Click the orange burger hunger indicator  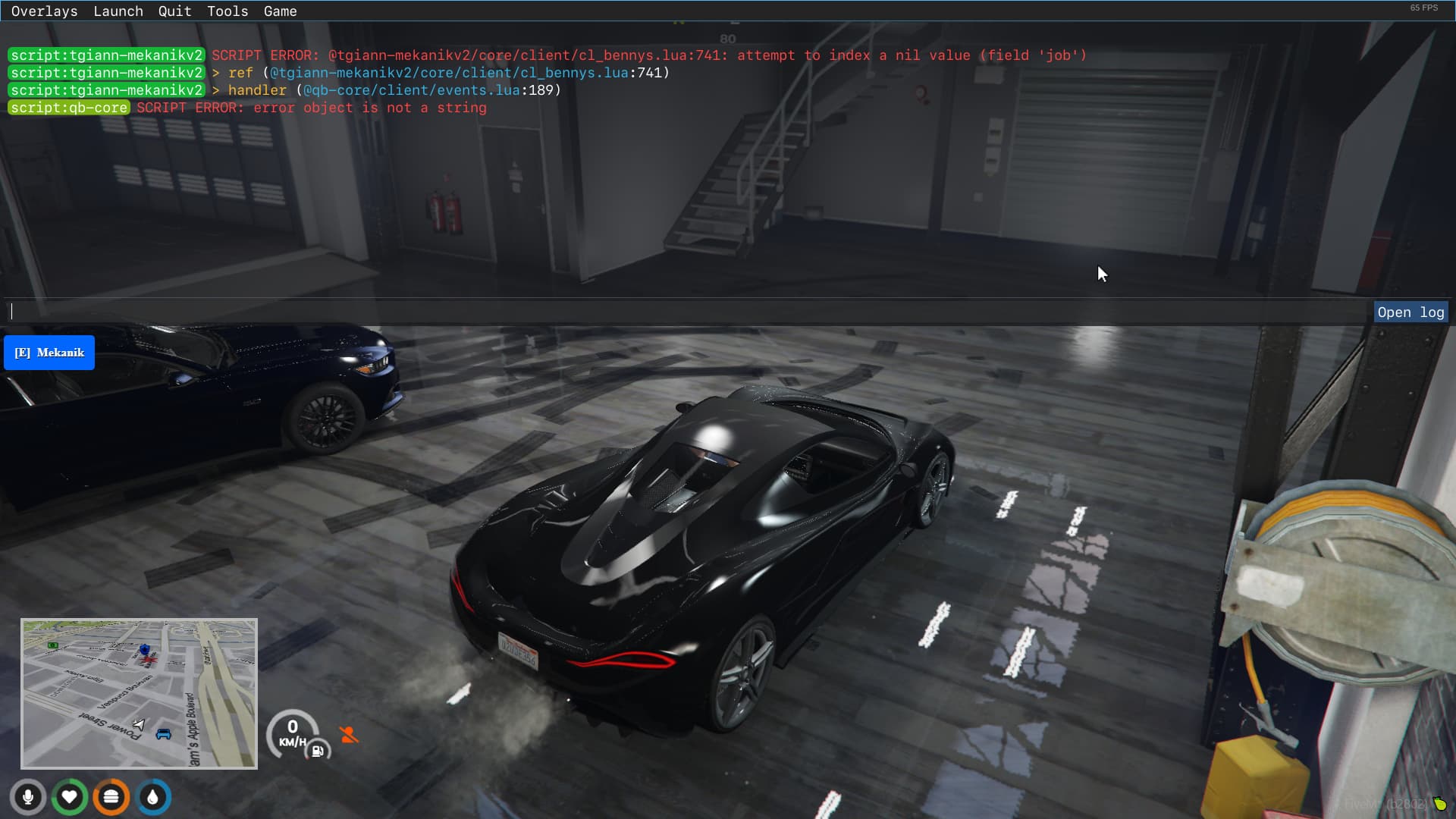coord(111,797)
